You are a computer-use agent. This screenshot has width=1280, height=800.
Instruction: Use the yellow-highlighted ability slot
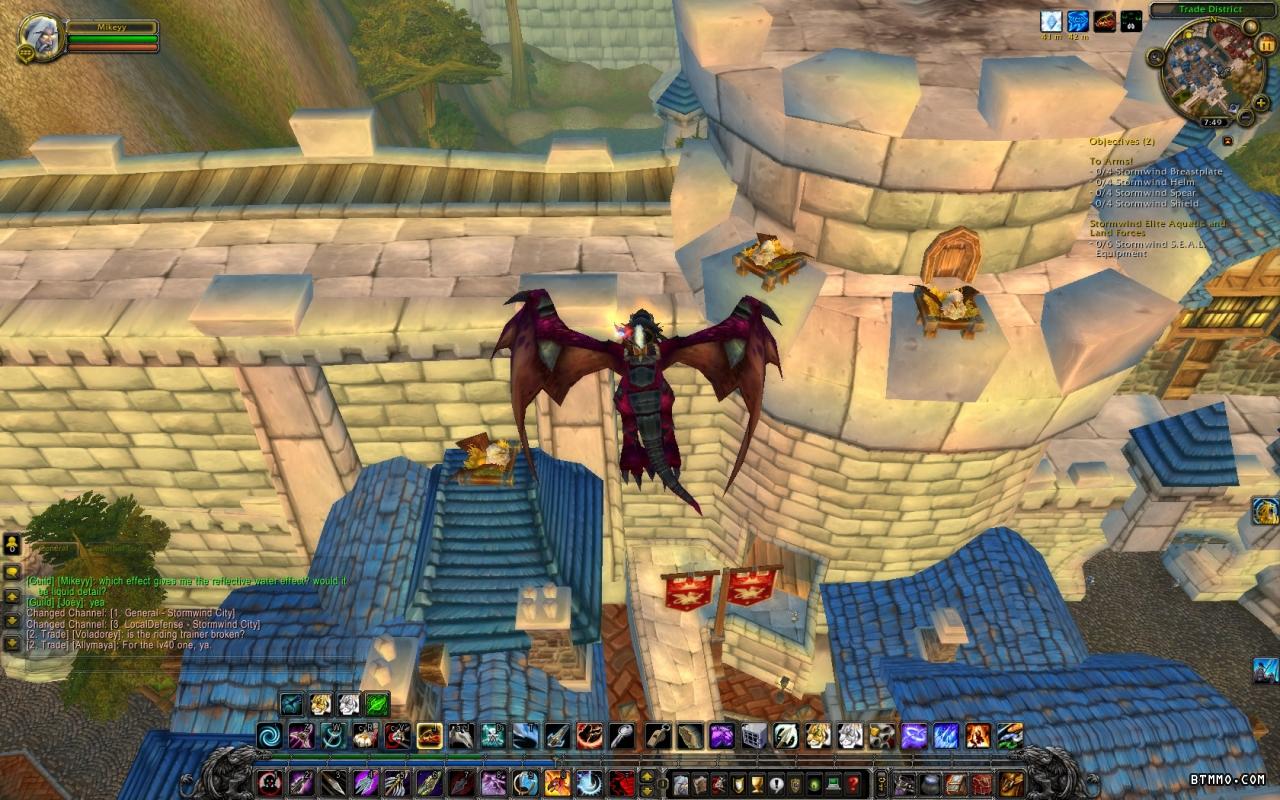point(430,737)
